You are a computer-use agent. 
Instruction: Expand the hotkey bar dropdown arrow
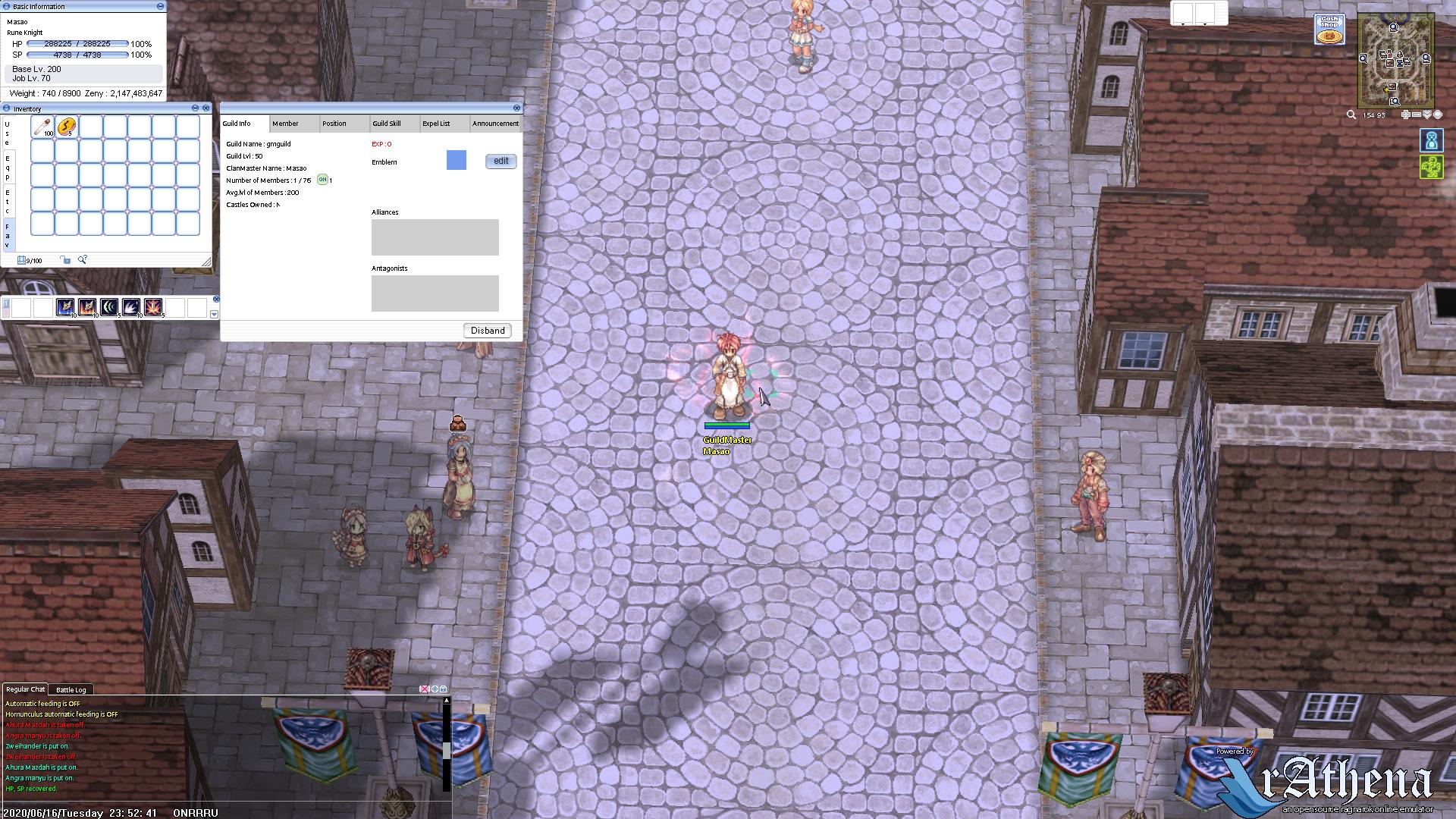tap(215, 314)
